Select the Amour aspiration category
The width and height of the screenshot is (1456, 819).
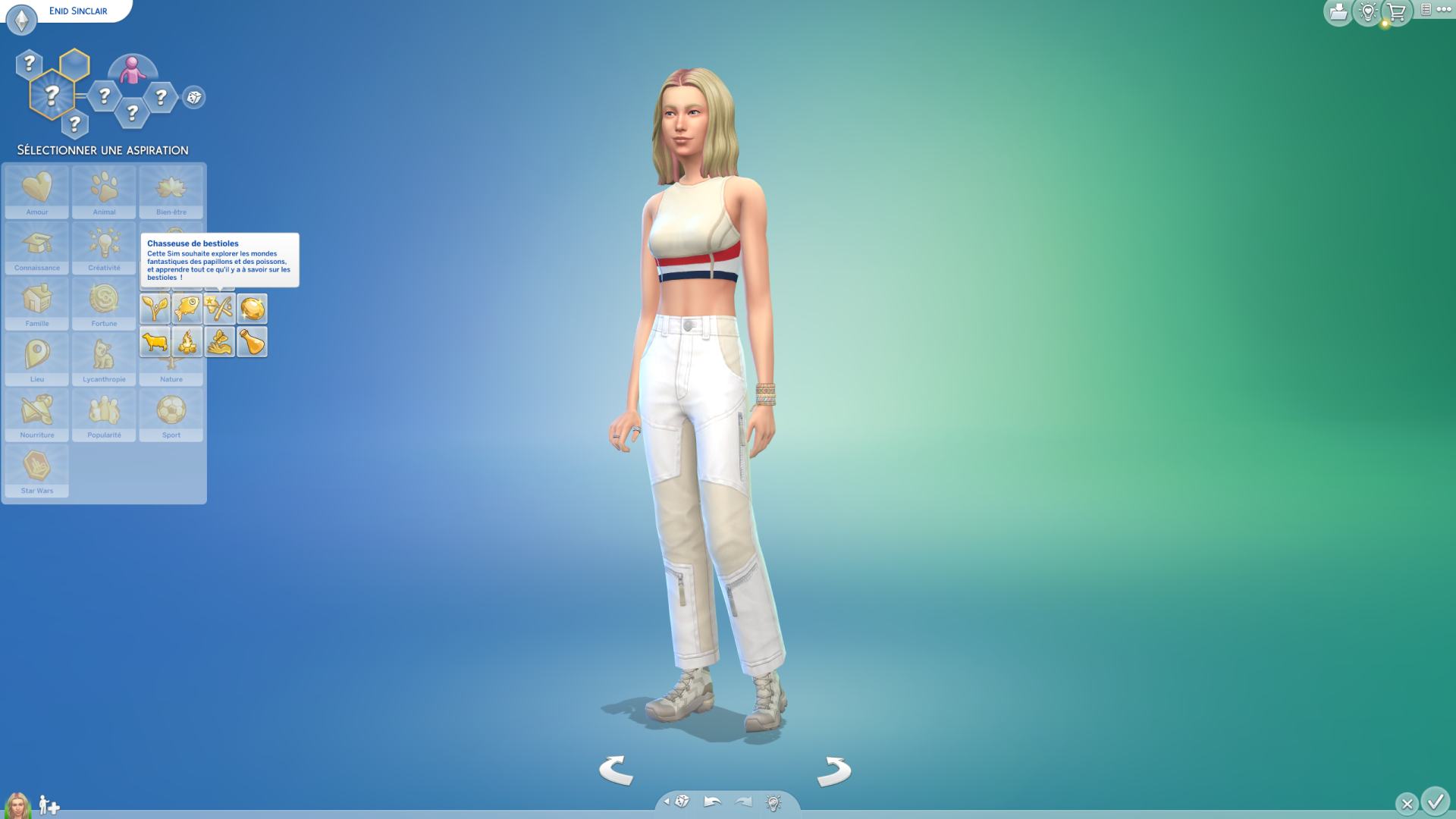tap(36, 192)
